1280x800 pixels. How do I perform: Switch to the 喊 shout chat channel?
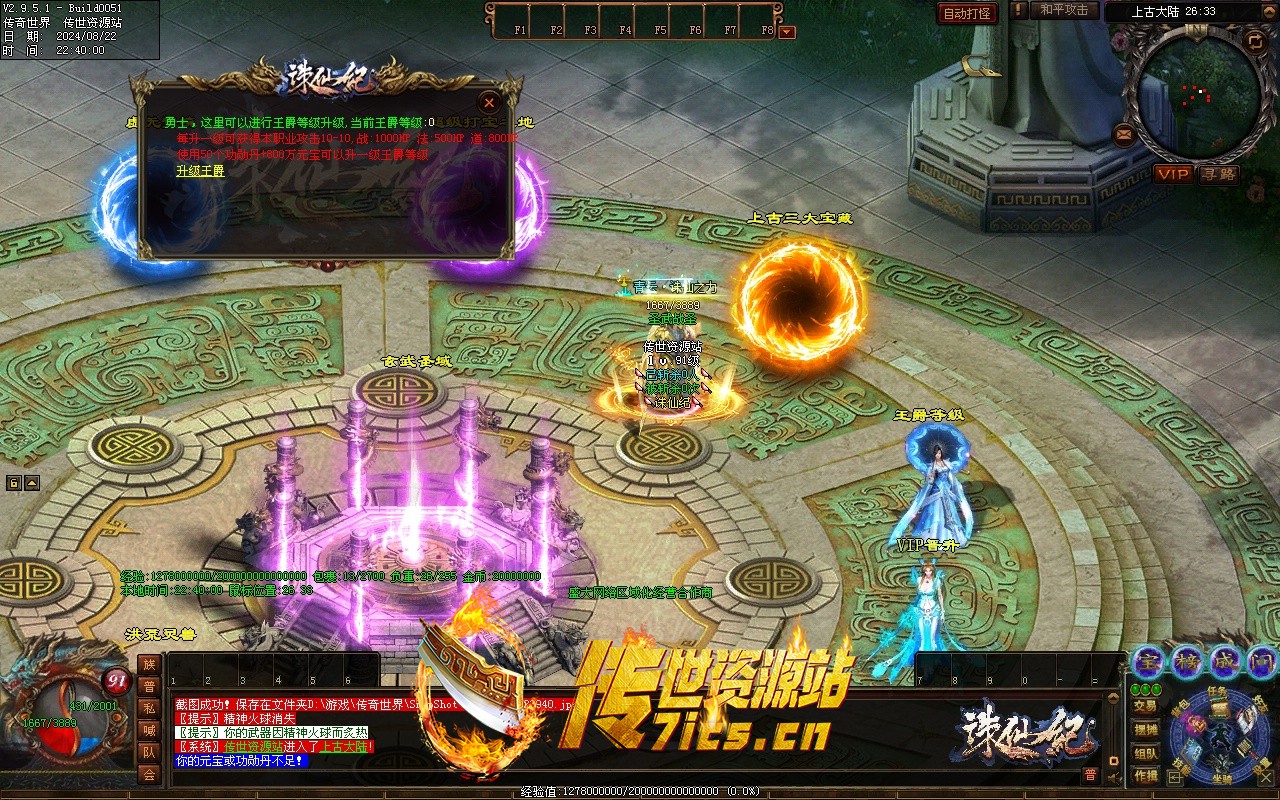point(149,730)
